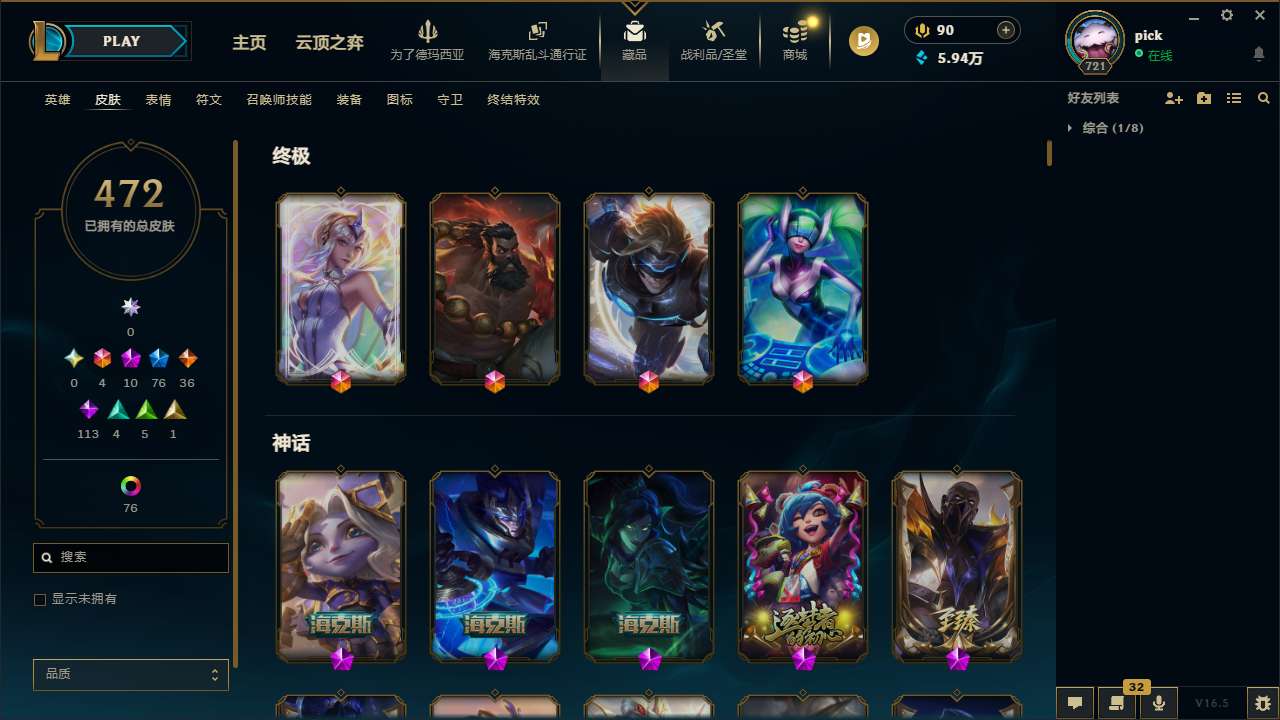Viewport: 1280px width, 720px height.
Task: Open the friend list view options icon
Action: (1234, 98)
